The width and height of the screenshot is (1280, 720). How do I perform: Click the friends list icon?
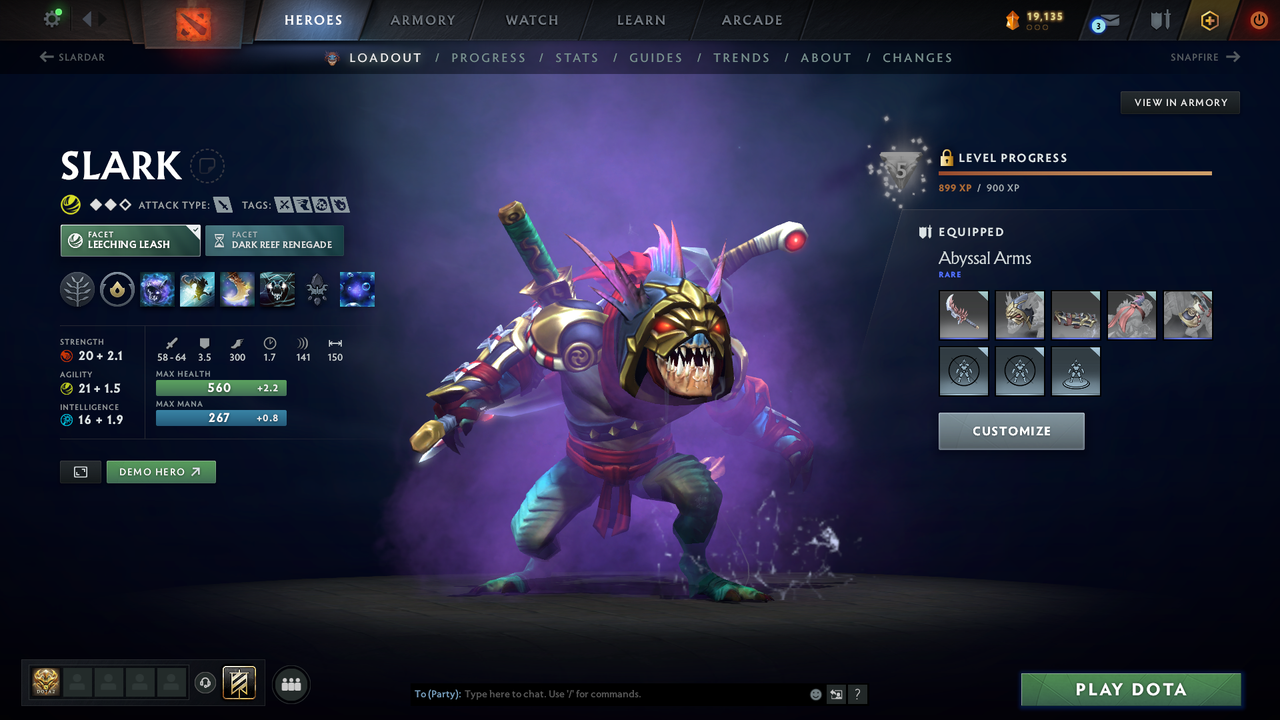[x=290, y=684]
